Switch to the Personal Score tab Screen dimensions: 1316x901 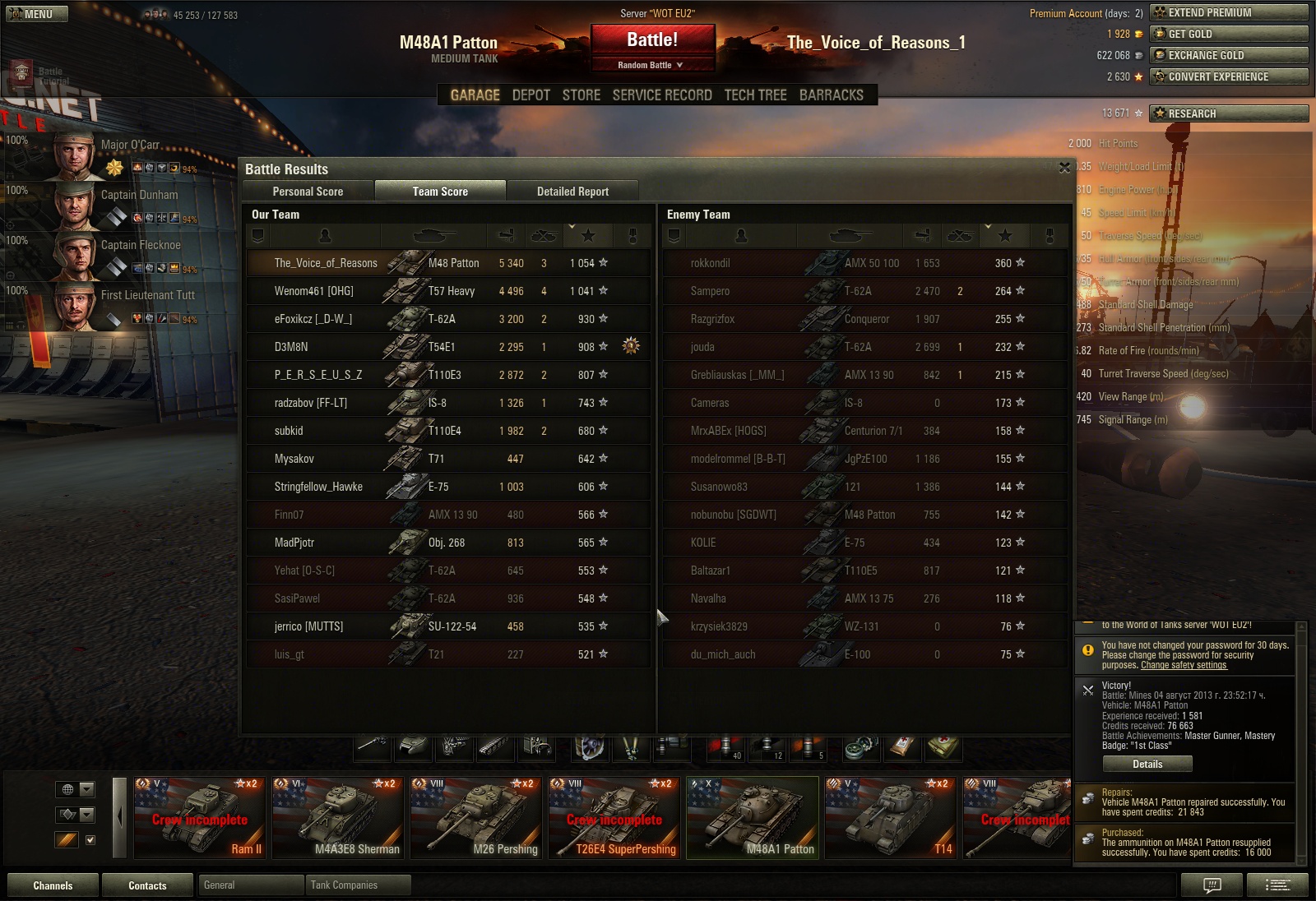click(308, 192)
